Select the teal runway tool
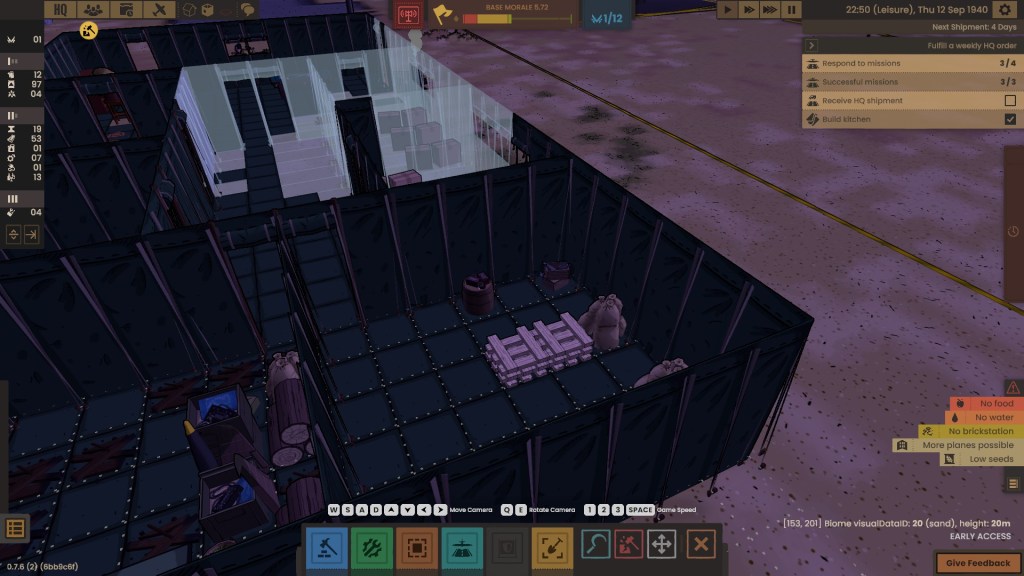This screenshot has width=1024, height=576. pyautogui.click(x=460, y=547)
